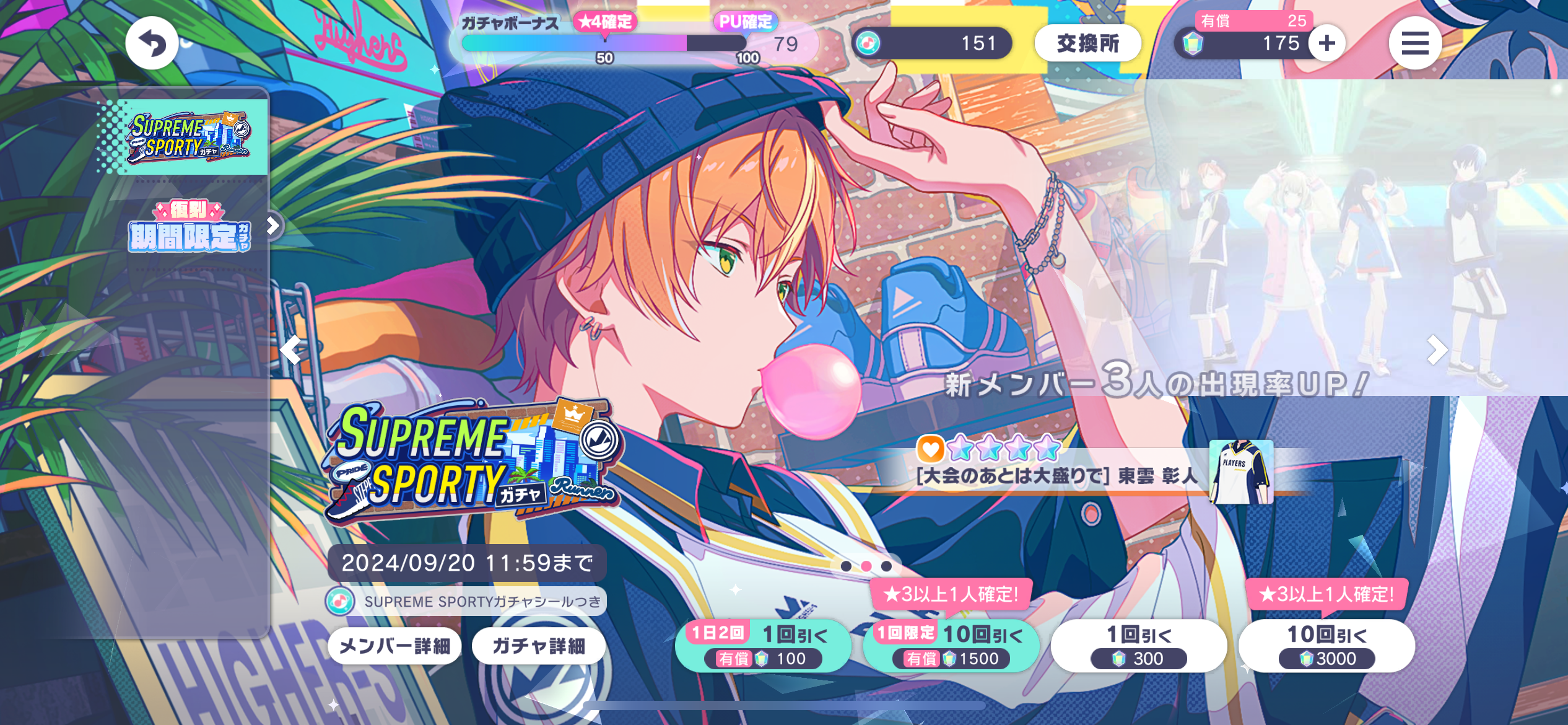Open the hamburger menu
The image size is (1568, 725).
(1414, 43)
